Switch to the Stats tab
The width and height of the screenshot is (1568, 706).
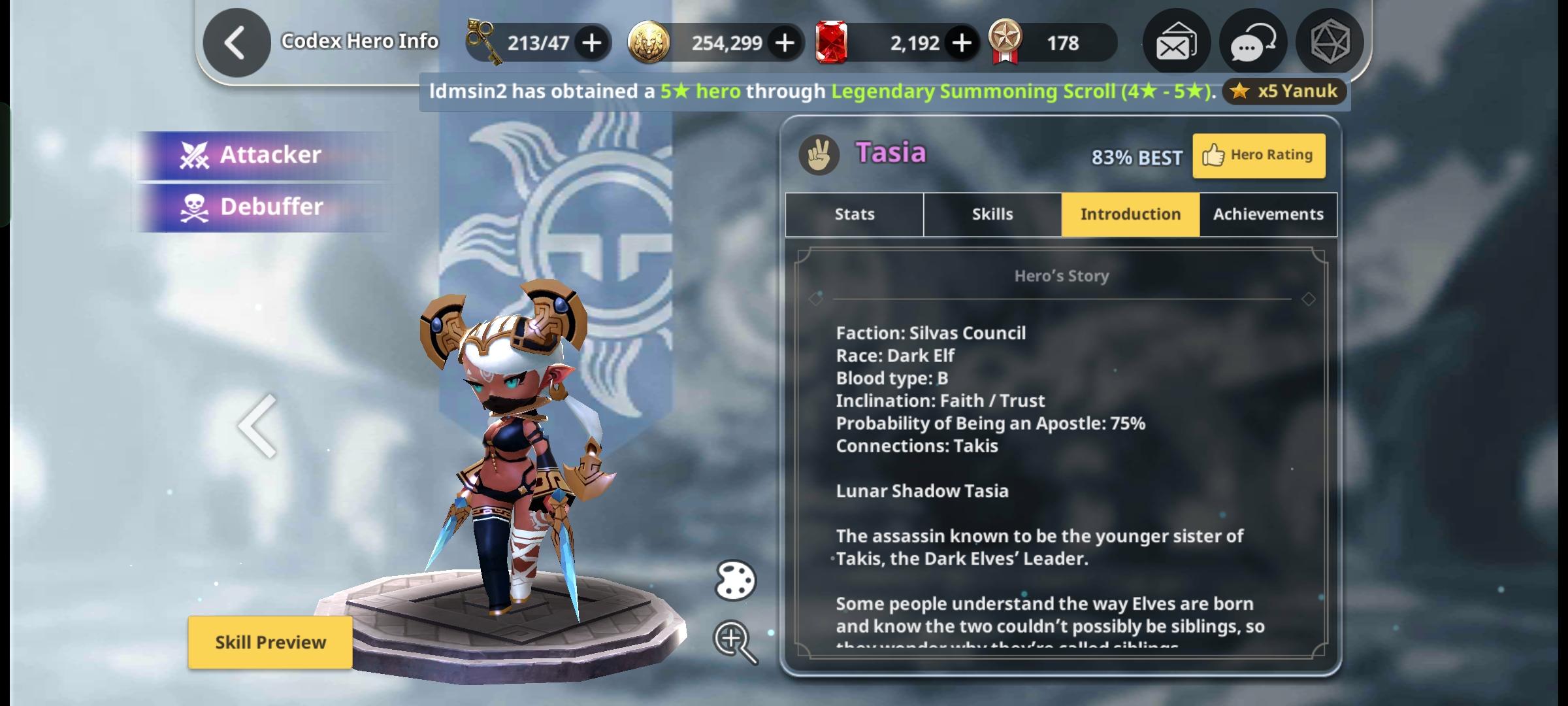(854, 214)
